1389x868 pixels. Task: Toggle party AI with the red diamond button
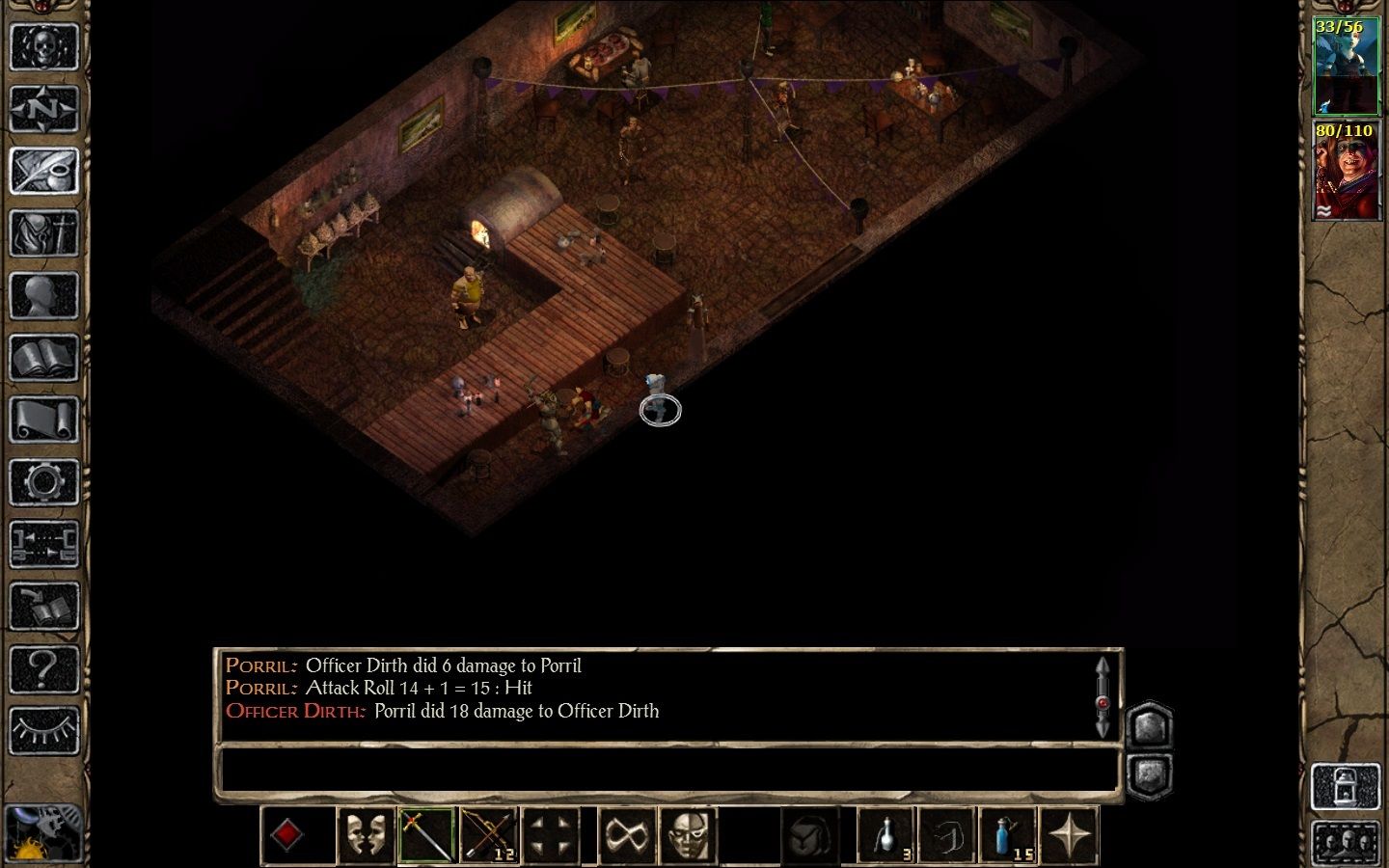coord(297,833)
